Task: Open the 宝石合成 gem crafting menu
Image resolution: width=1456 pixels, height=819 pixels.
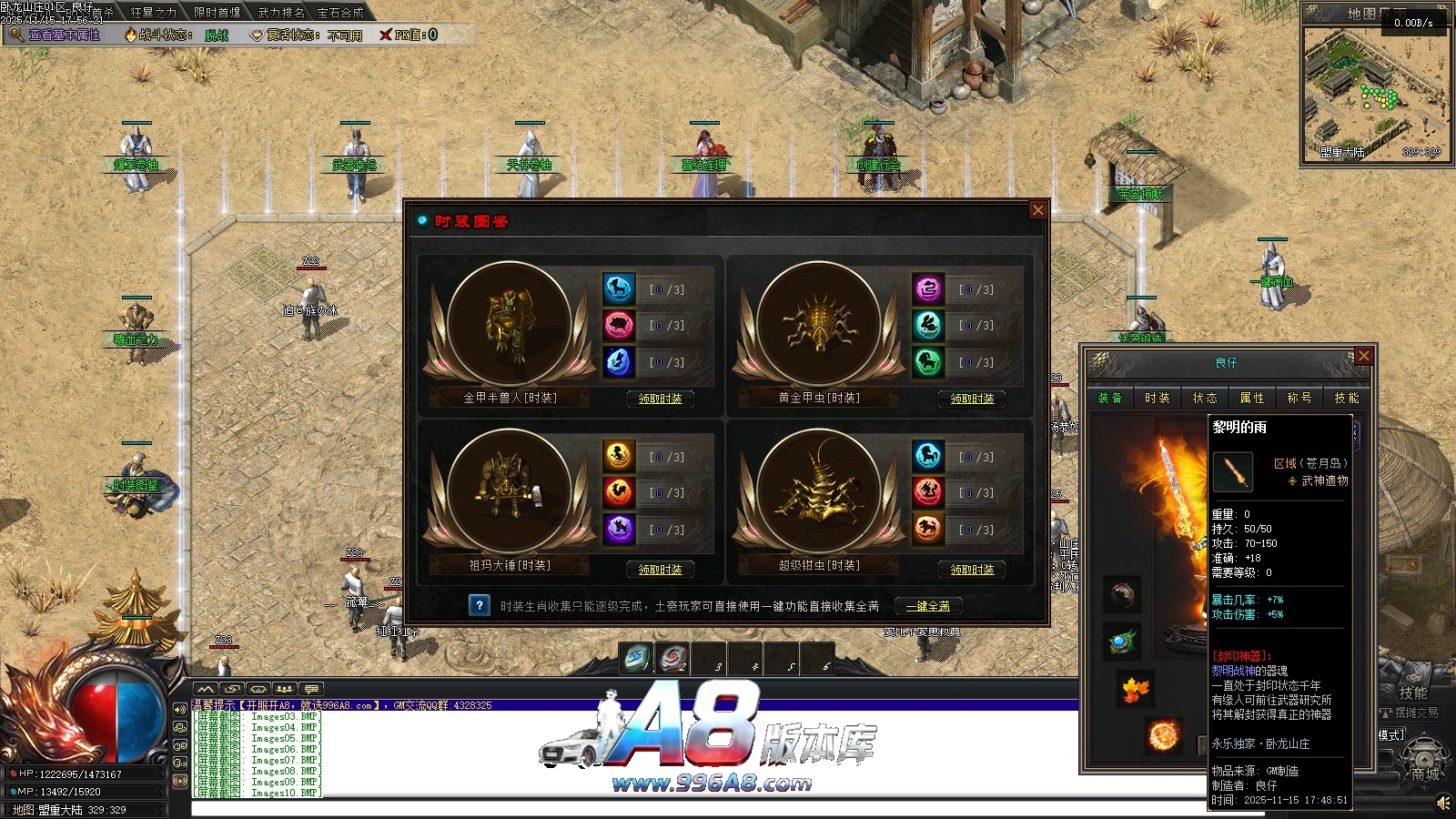Action: click(340, 13)
